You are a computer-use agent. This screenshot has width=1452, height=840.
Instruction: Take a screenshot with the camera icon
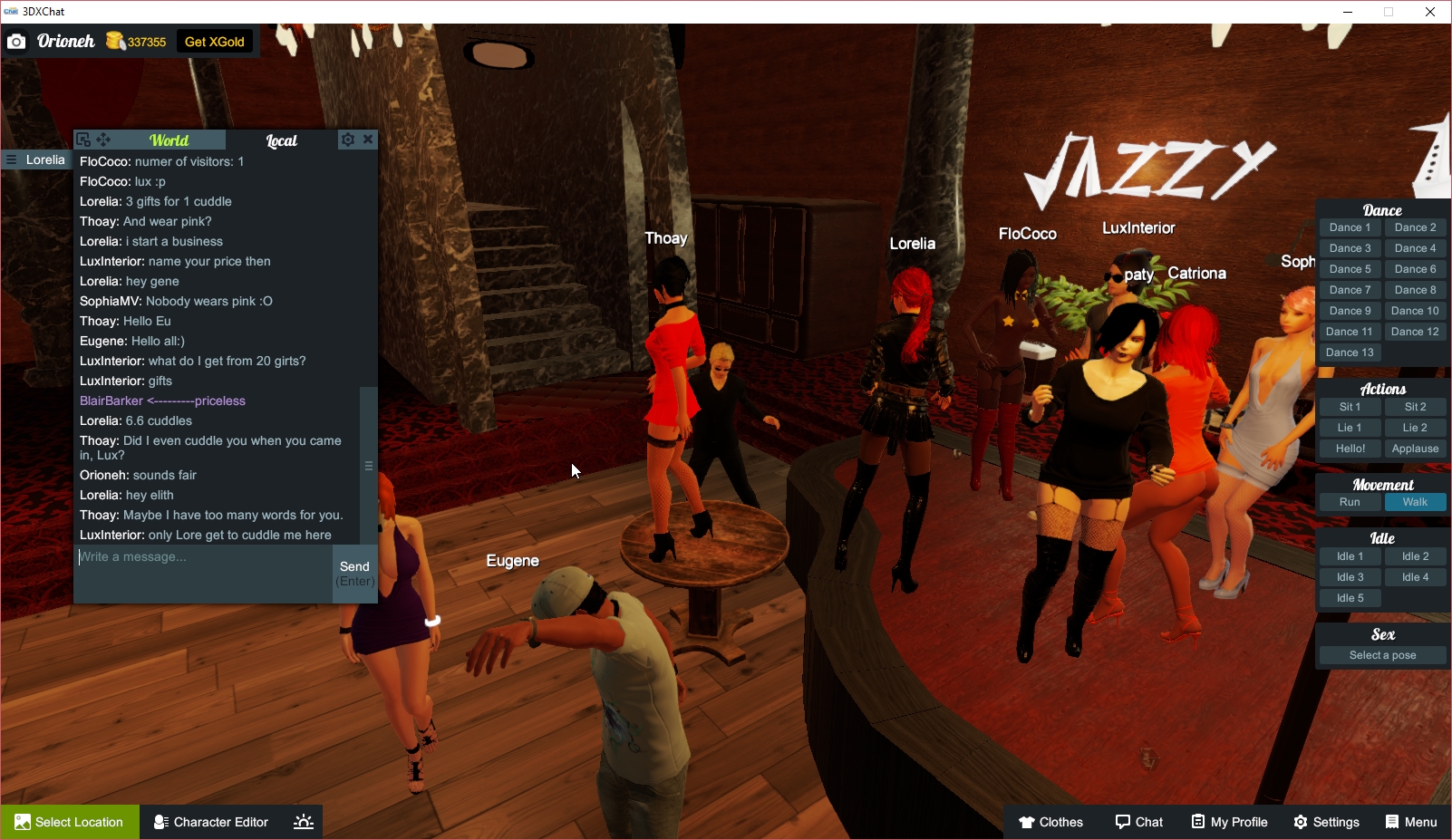(x=16, y=41)
